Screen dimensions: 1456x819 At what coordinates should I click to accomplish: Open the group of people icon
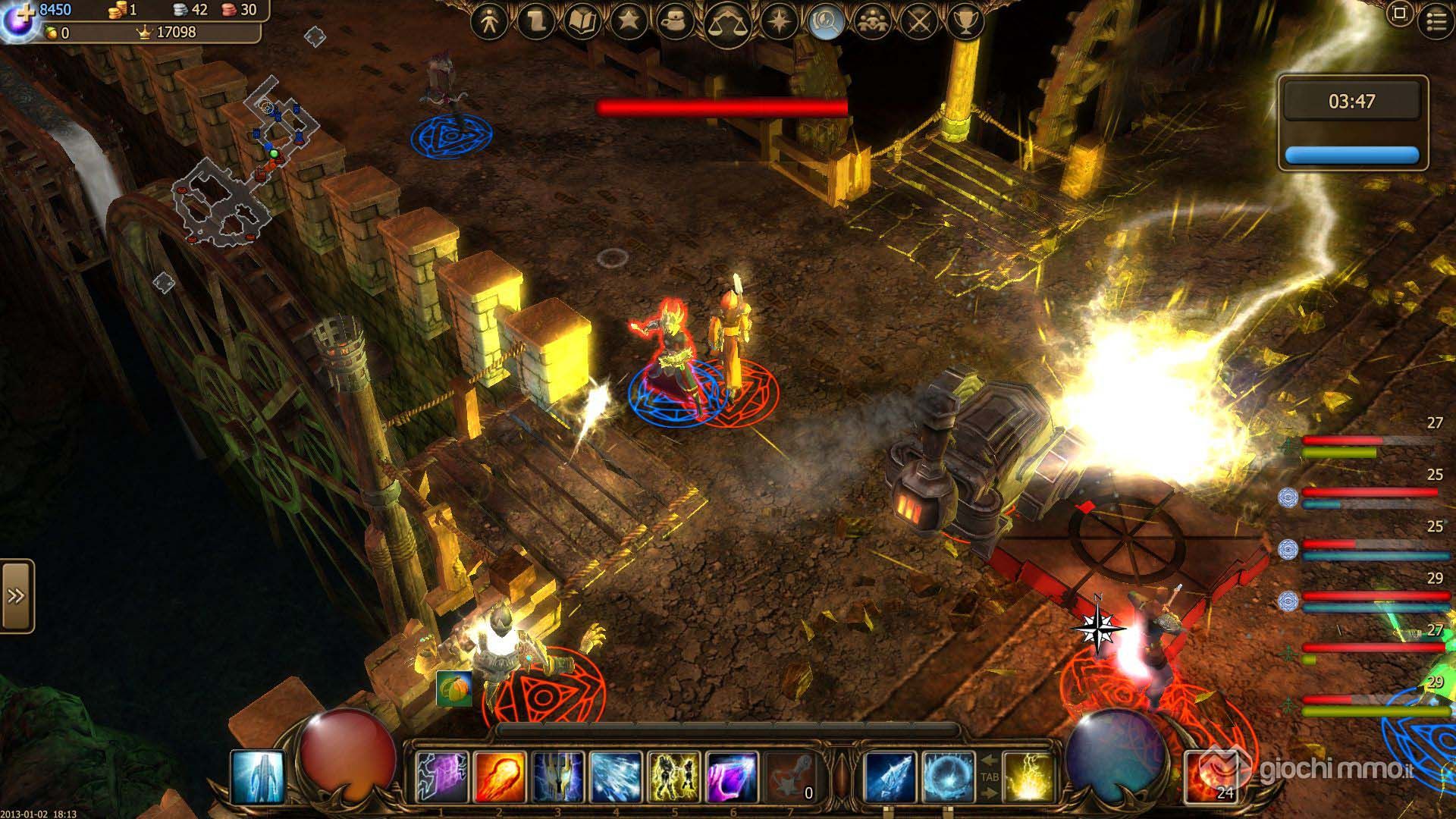click(x=873, y=22)
